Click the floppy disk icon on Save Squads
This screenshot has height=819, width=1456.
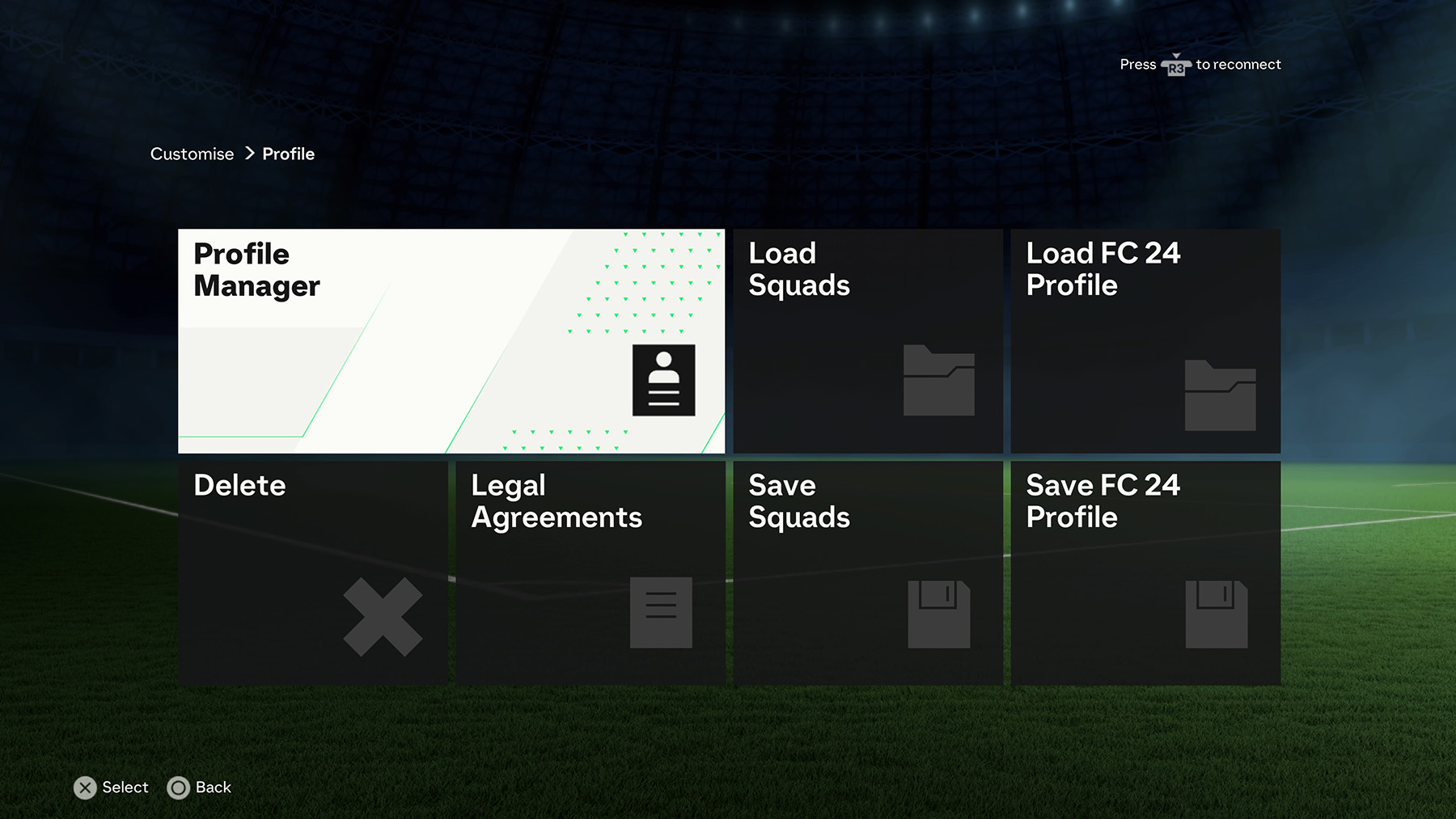click(938, 614)
